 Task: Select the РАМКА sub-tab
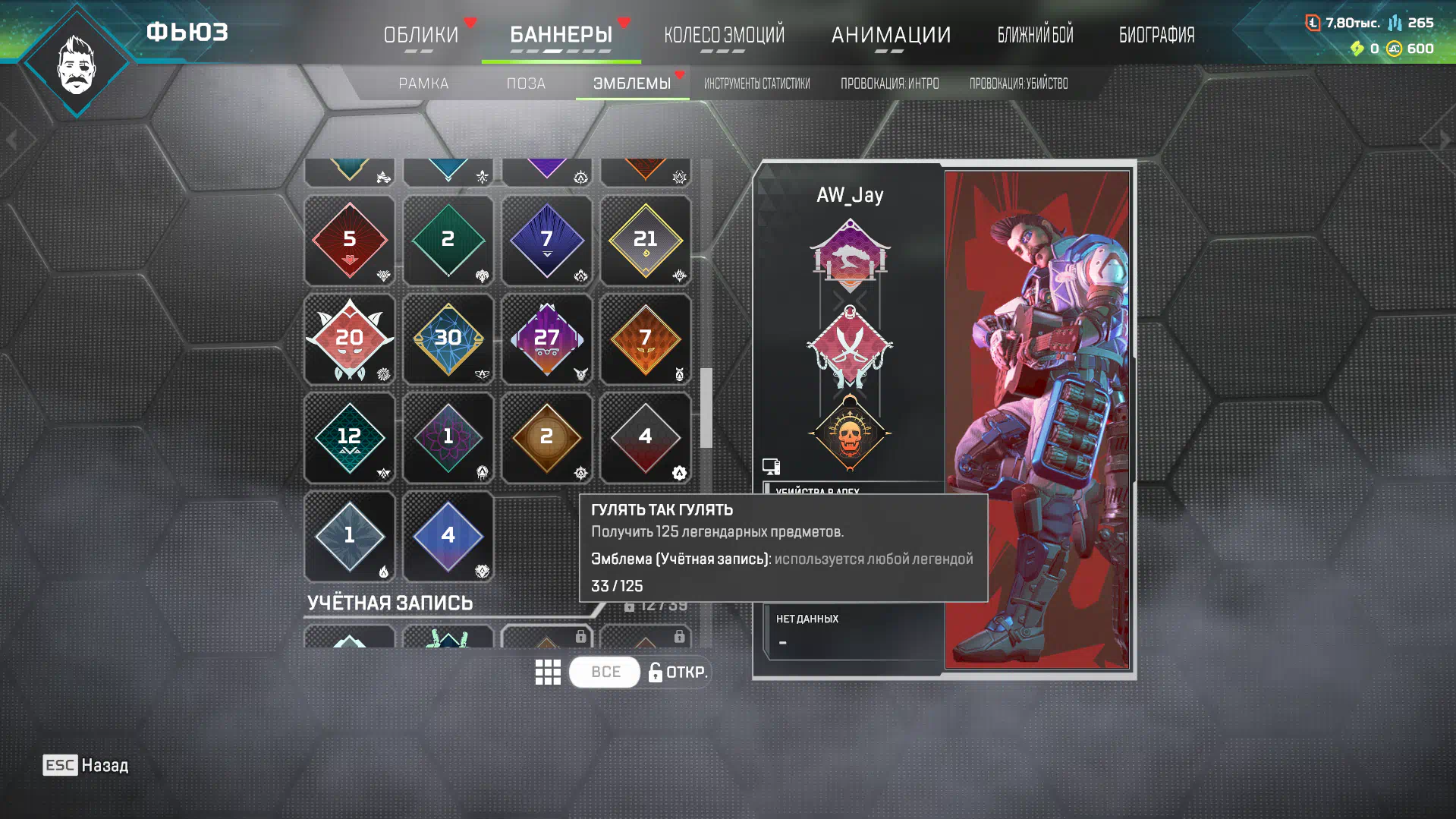423,83
